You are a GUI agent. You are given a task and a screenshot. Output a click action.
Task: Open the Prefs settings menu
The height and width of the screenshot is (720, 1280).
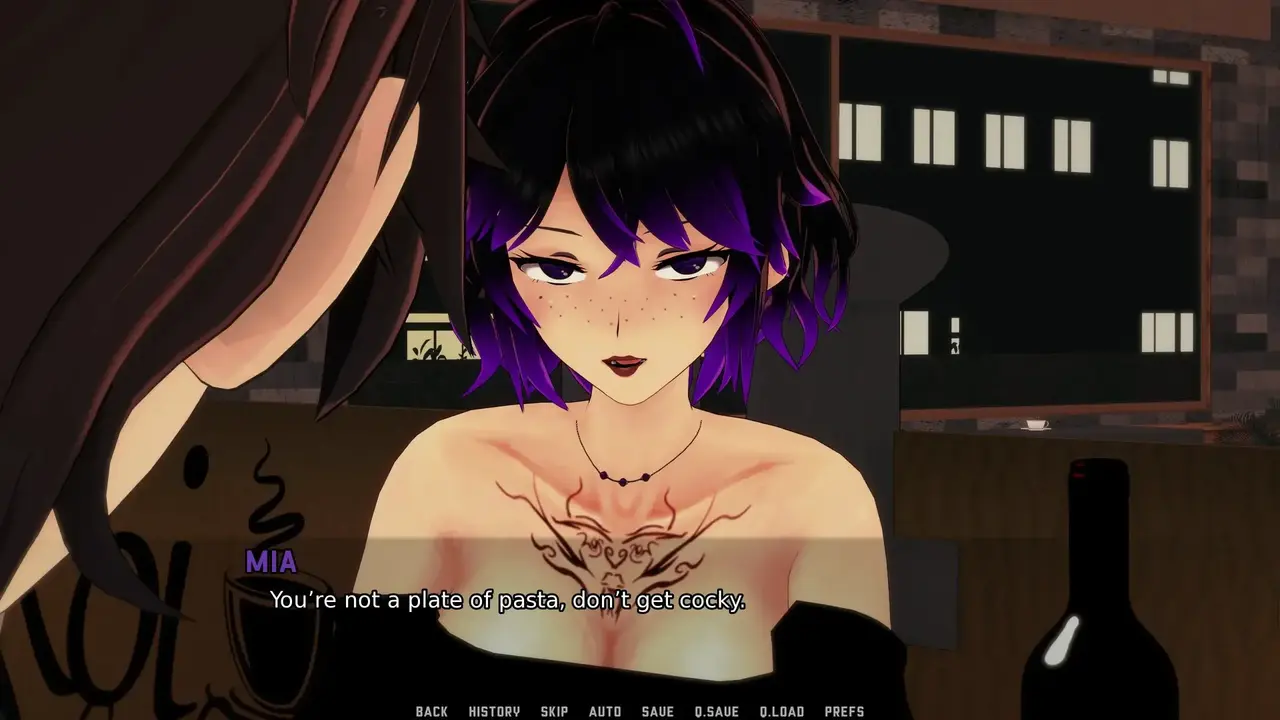[844, 711]
